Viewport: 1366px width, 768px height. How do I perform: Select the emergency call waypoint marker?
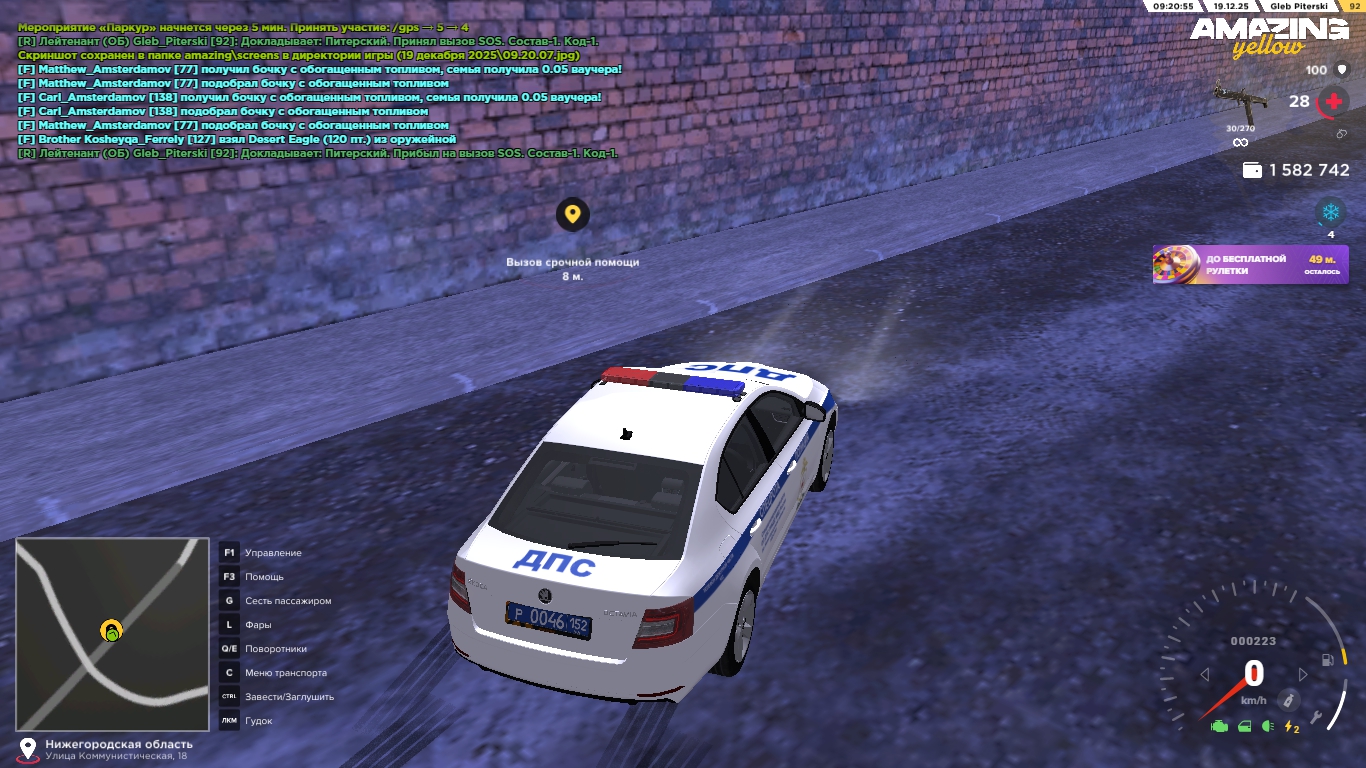[572, 214]
